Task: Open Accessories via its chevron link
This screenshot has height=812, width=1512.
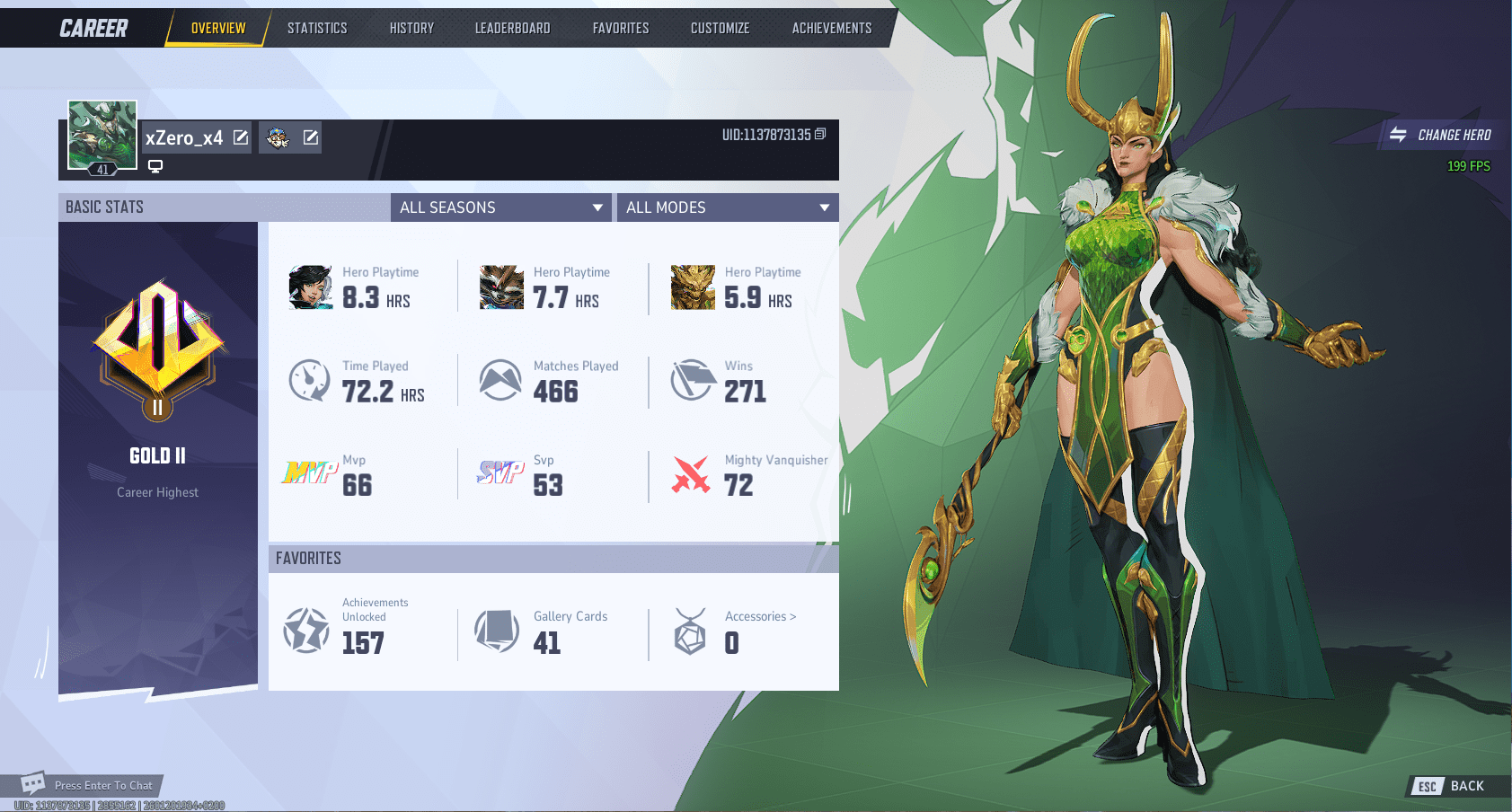Action: pyautogui.click(x=759, y=616)
